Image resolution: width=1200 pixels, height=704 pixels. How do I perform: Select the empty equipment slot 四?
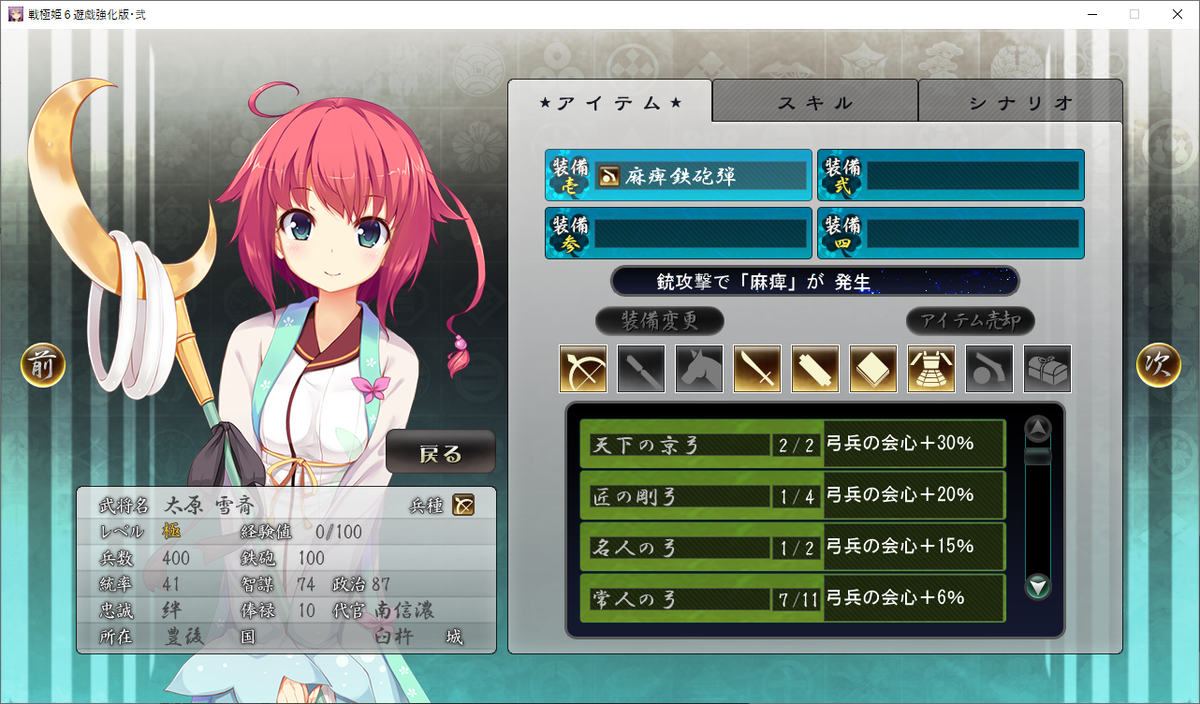(x=950, y=233)
